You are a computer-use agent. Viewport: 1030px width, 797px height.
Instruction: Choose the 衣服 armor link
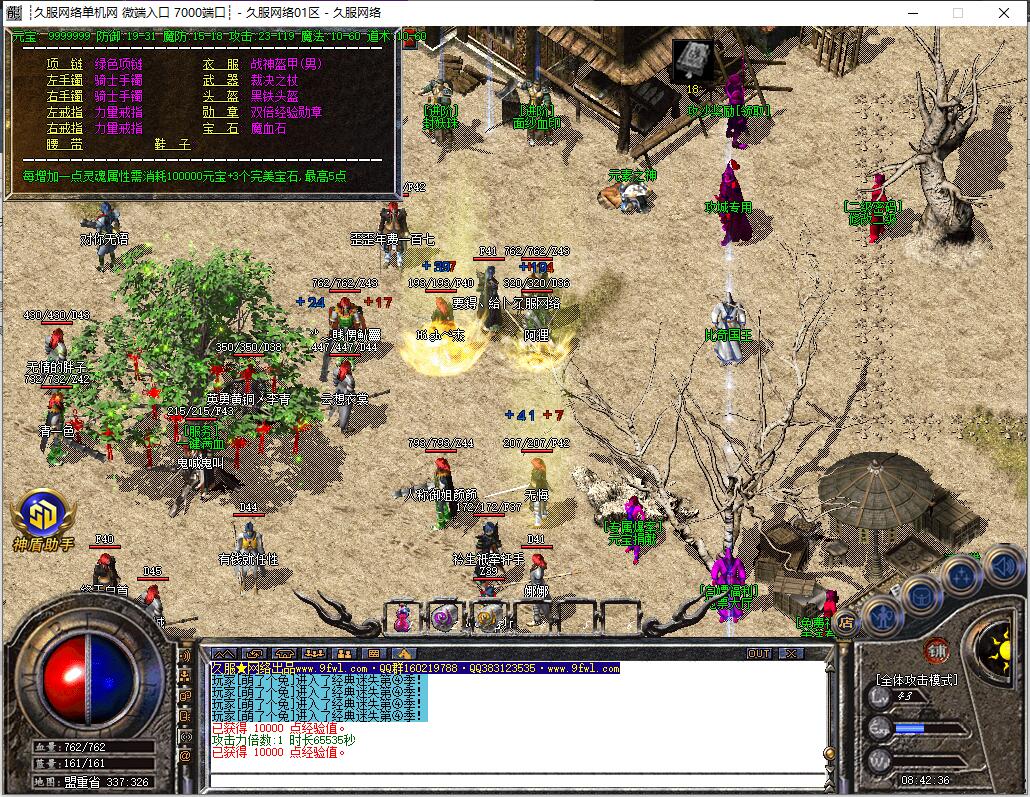[x=221, y=64]
